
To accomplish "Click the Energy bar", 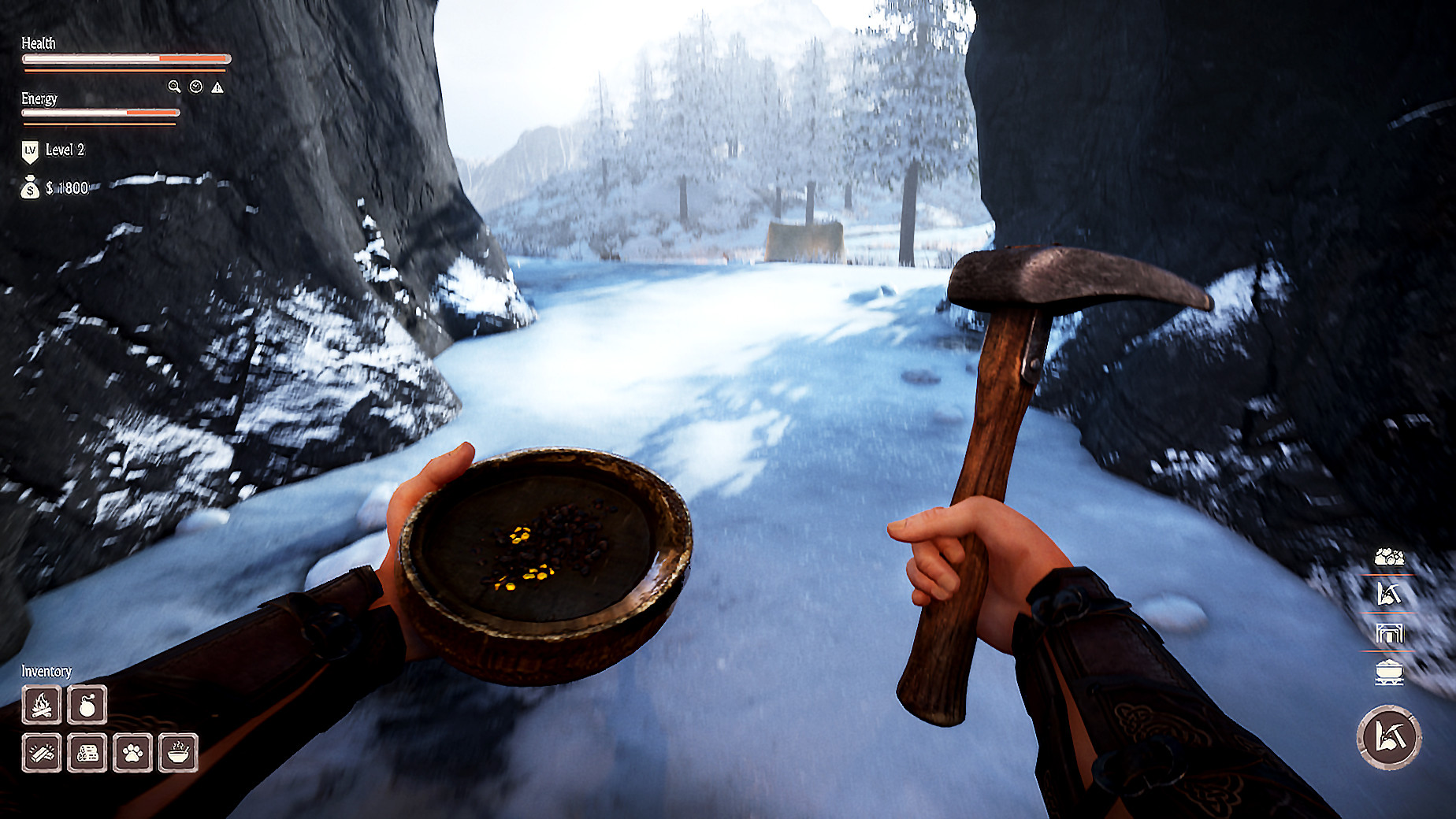I will 98,112.
